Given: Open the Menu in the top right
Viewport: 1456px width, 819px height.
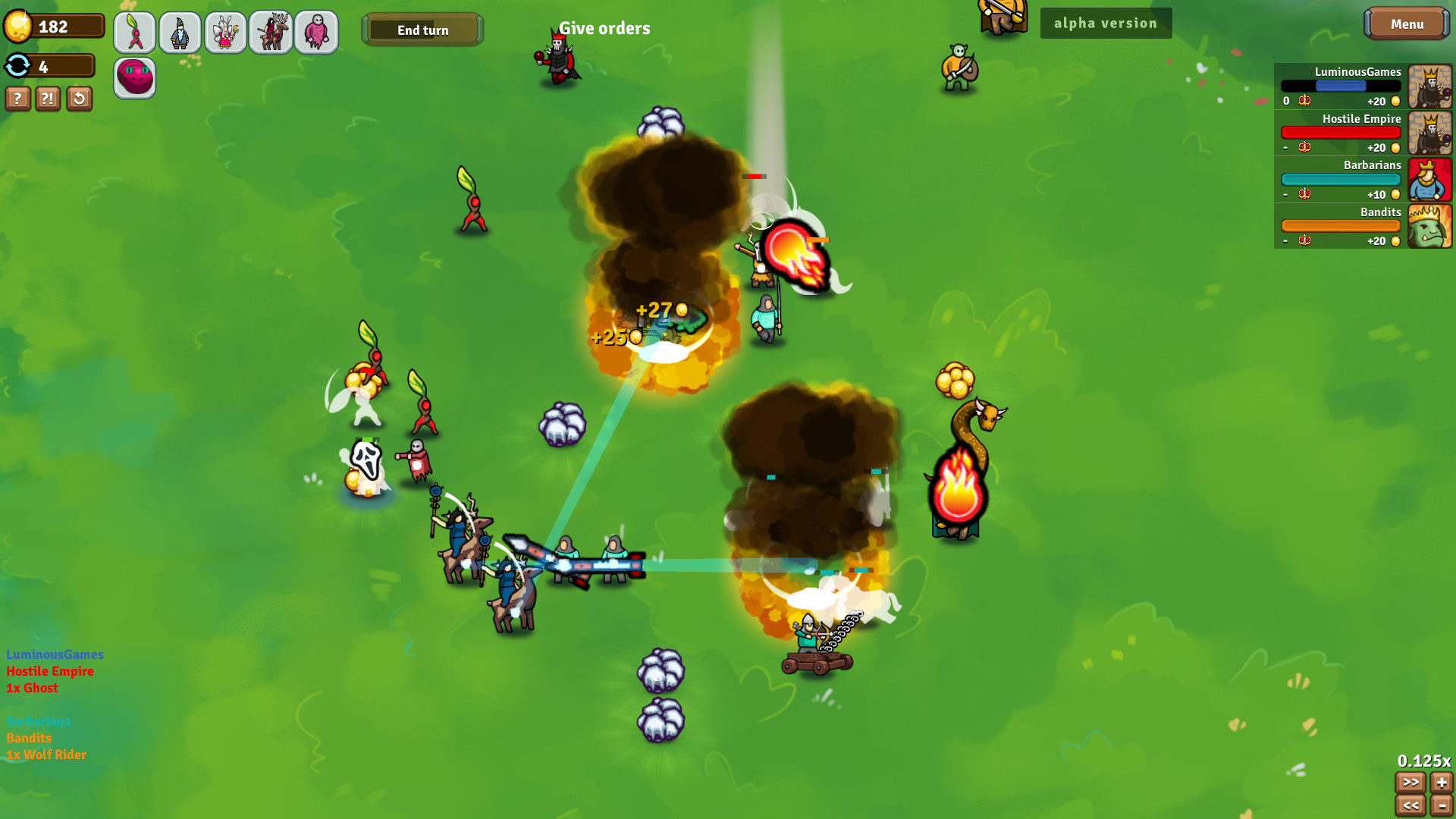Looking at the screenshot, I should [1407, 24].
